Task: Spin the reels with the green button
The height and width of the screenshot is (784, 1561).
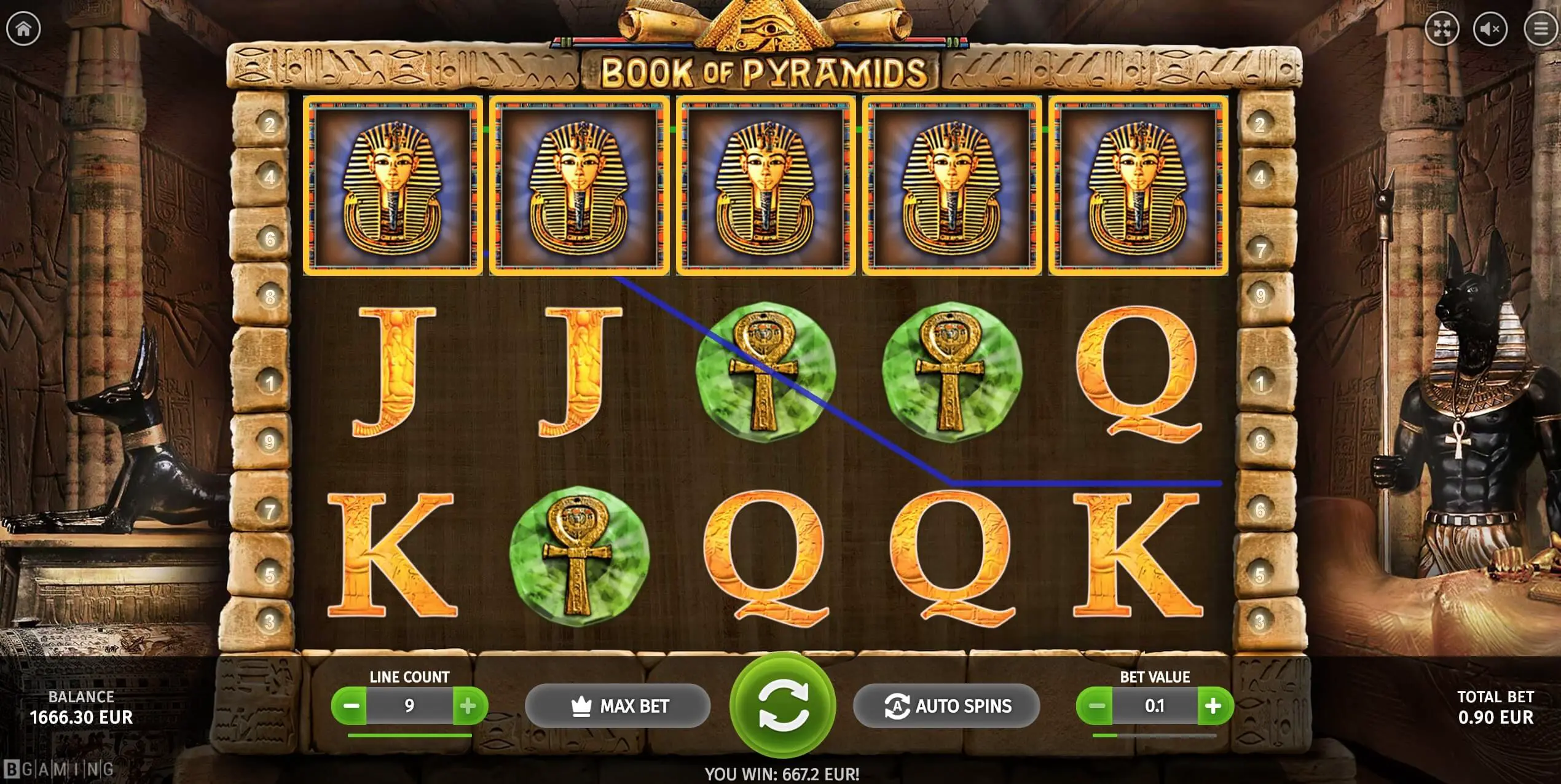Action: point(782,706)
